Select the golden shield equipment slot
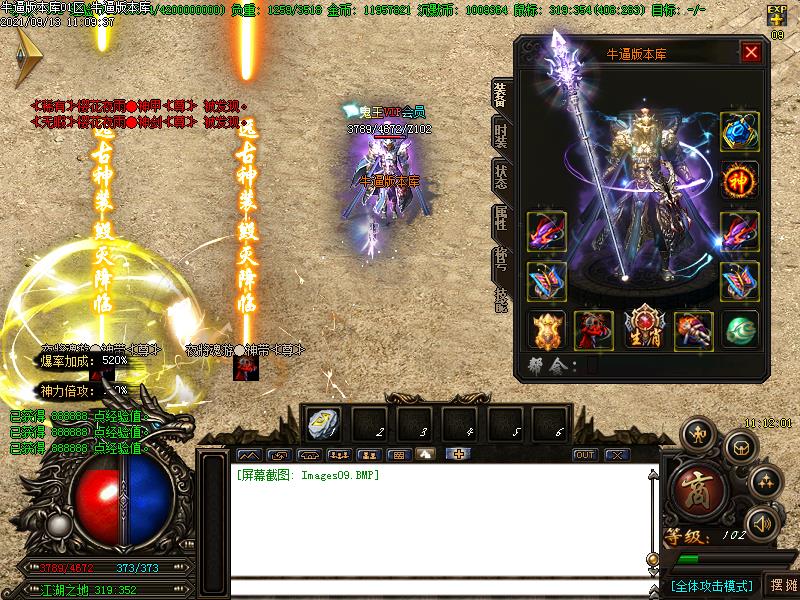 click(x=547, y=329)
